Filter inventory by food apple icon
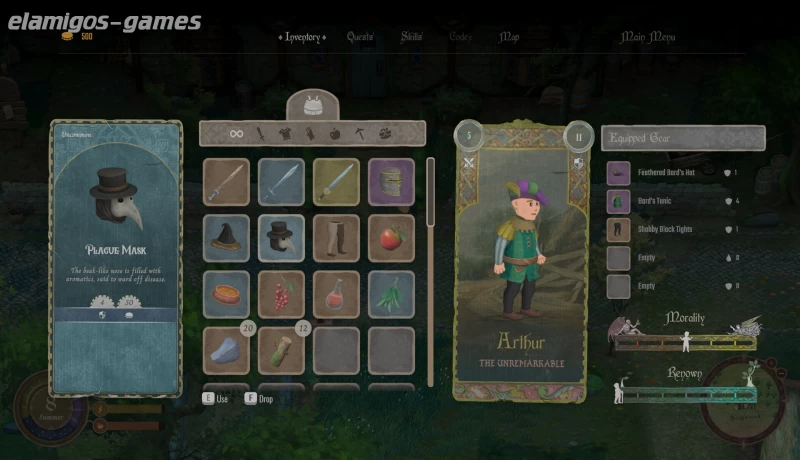 333,133
